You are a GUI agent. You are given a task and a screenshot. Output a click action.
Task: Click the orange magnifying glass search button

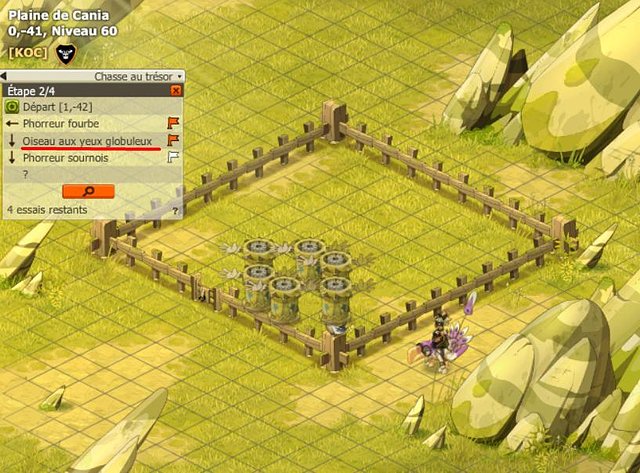point(88,190)
